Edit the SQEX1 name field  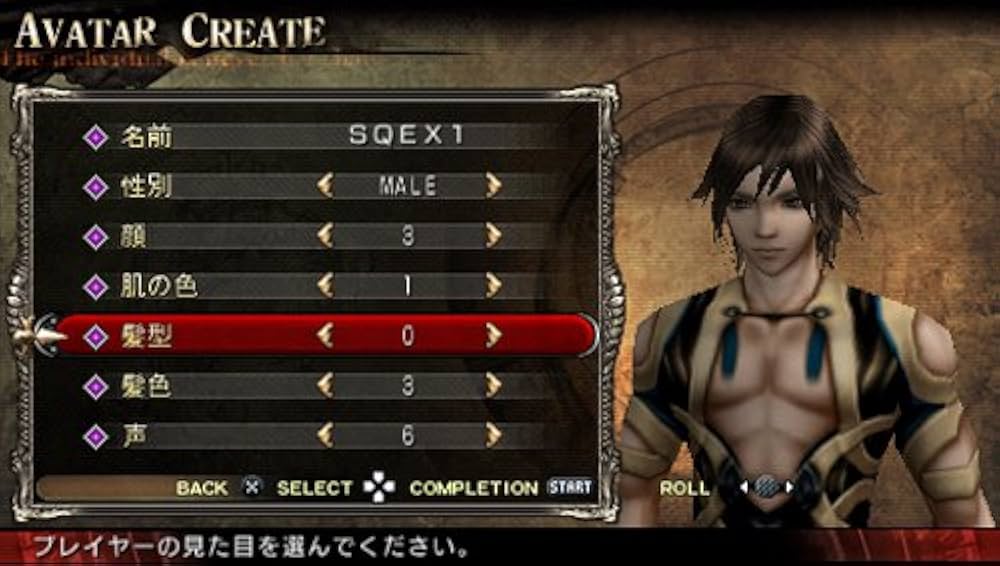[x=407, y=136]
